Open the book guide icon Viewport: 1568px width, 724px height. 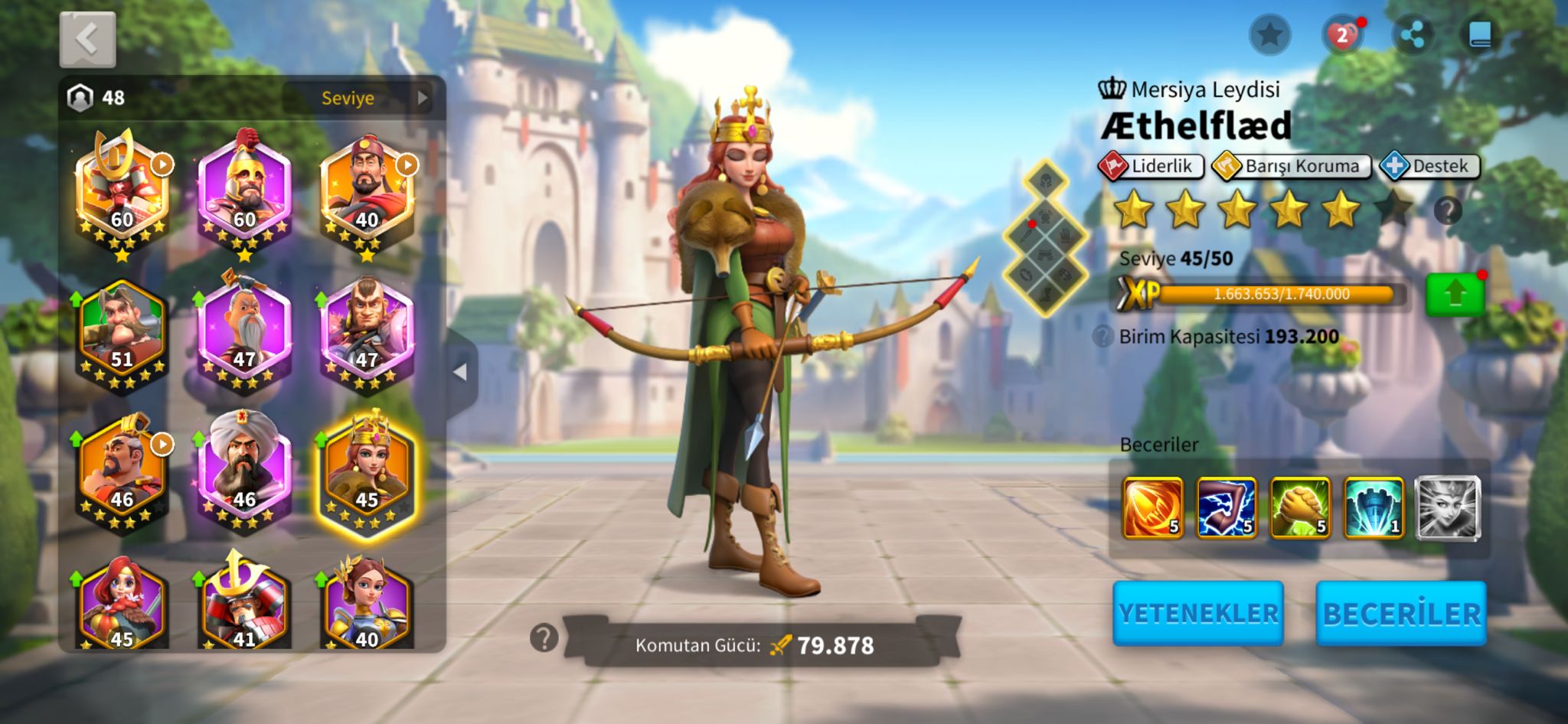(x=1480, y=35)
